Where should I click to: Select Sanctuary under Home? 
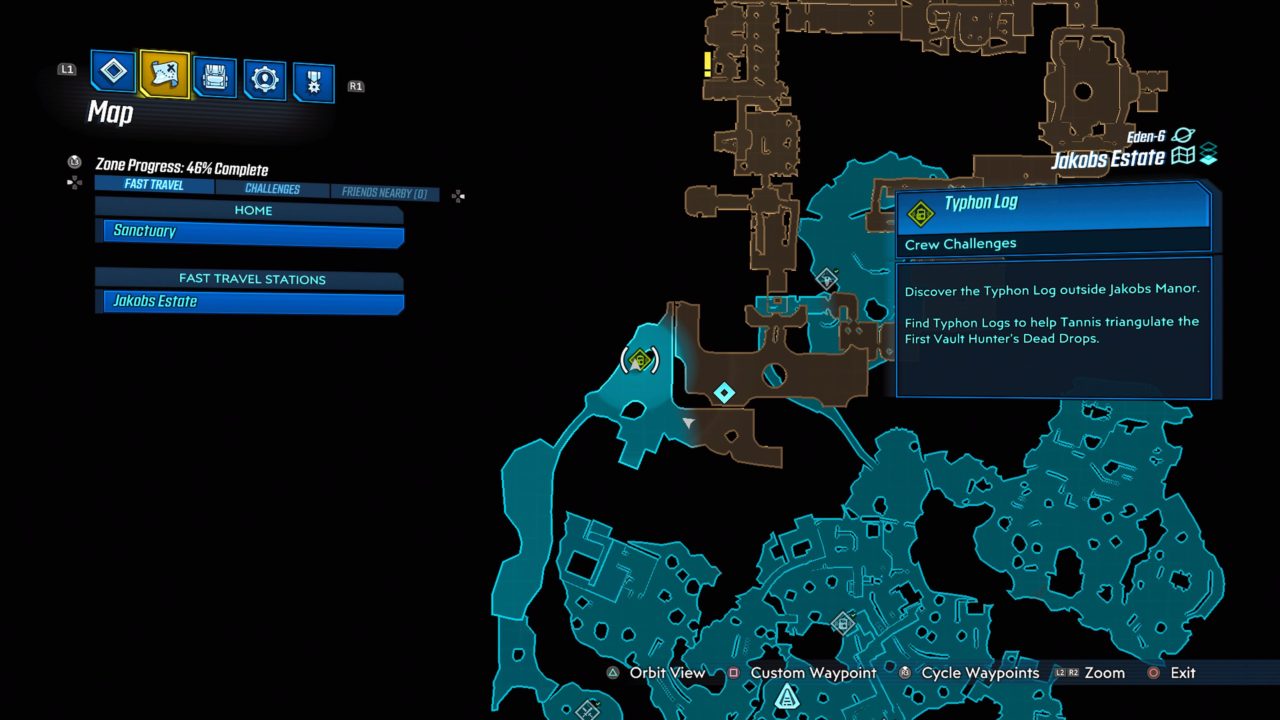[x=250, y=231]
